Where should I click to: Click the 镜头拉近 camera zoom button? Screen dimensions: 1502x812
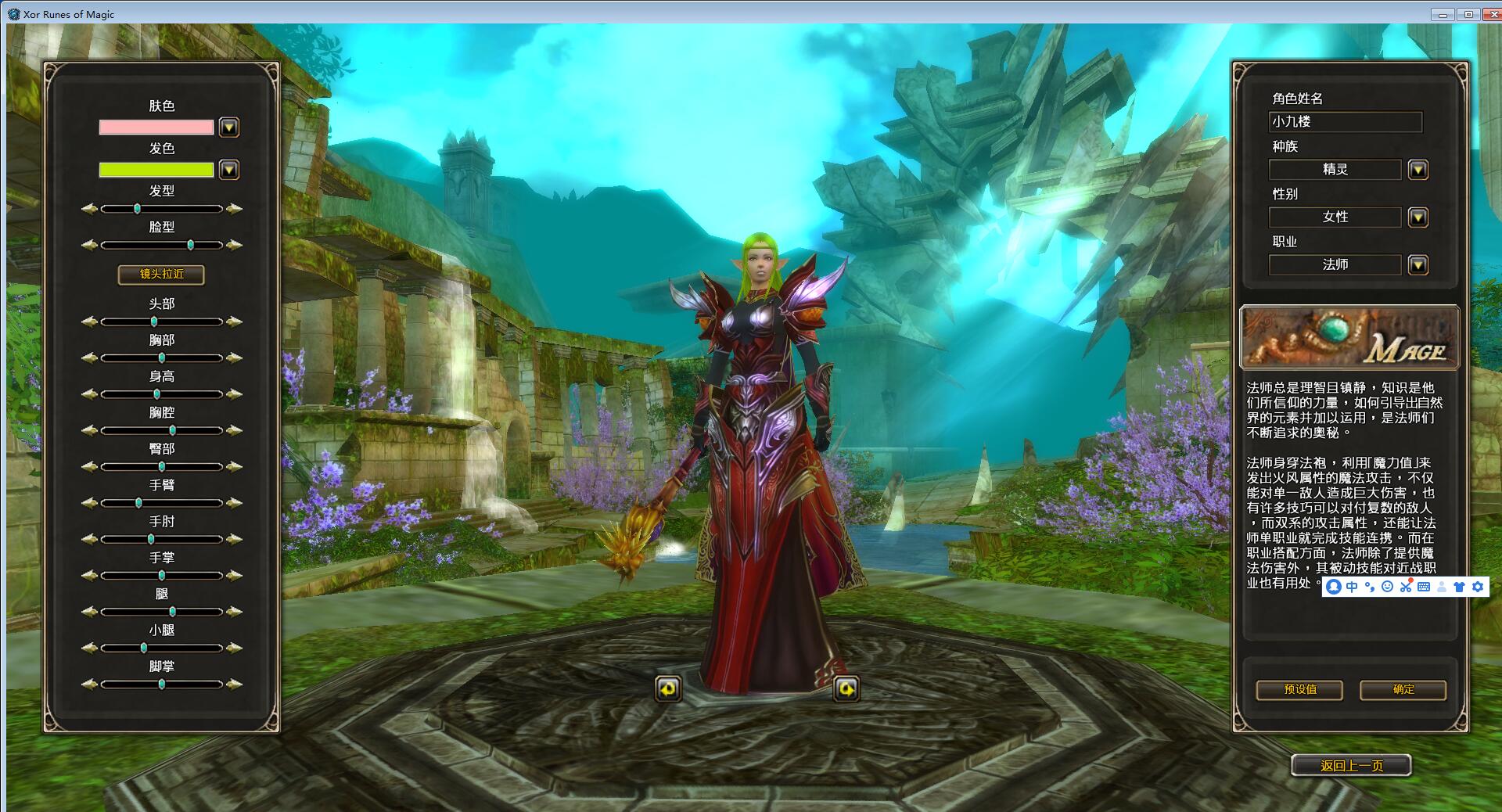[161, 274]
